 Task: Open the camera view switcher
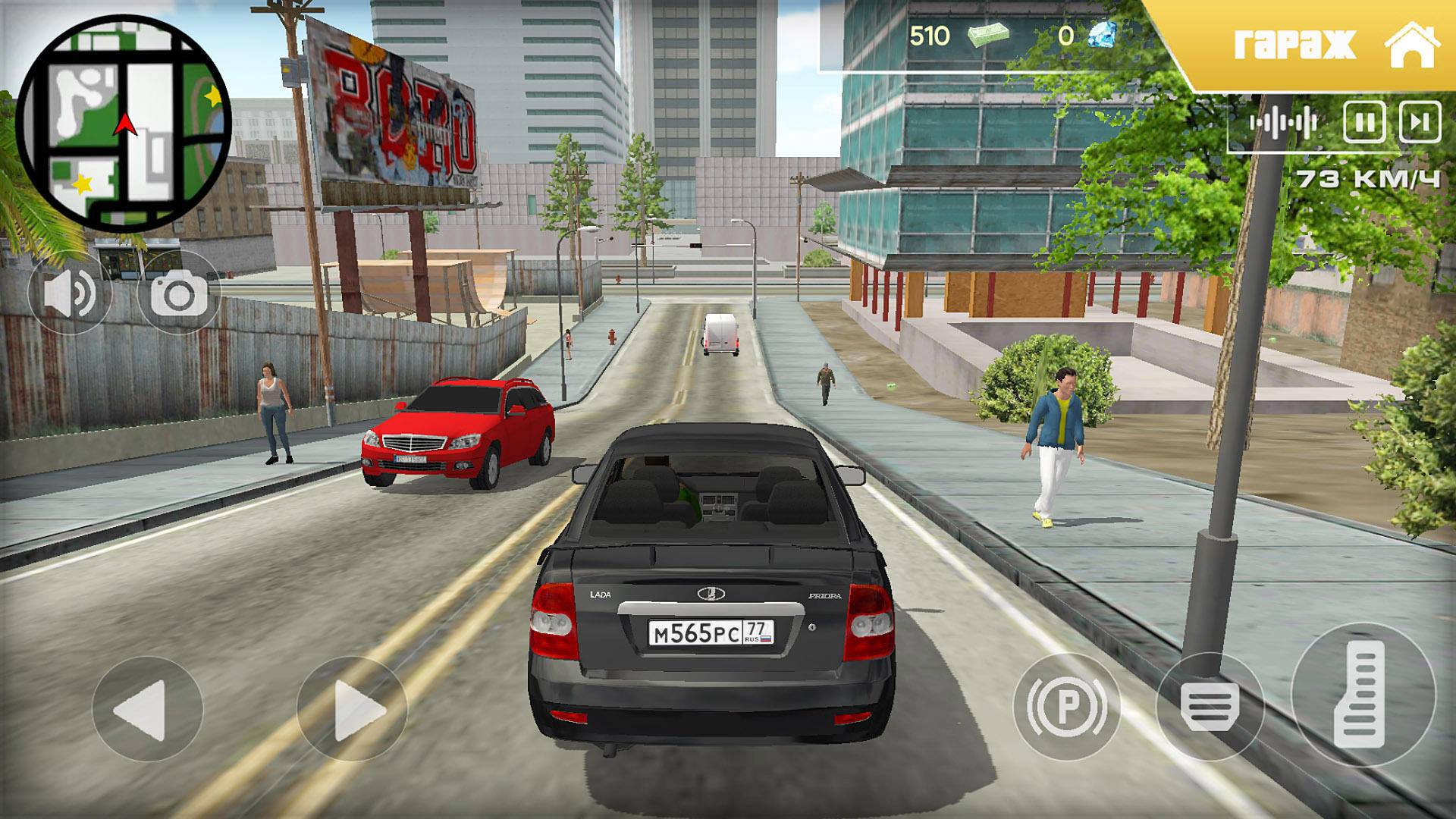(x=180, y=292)
